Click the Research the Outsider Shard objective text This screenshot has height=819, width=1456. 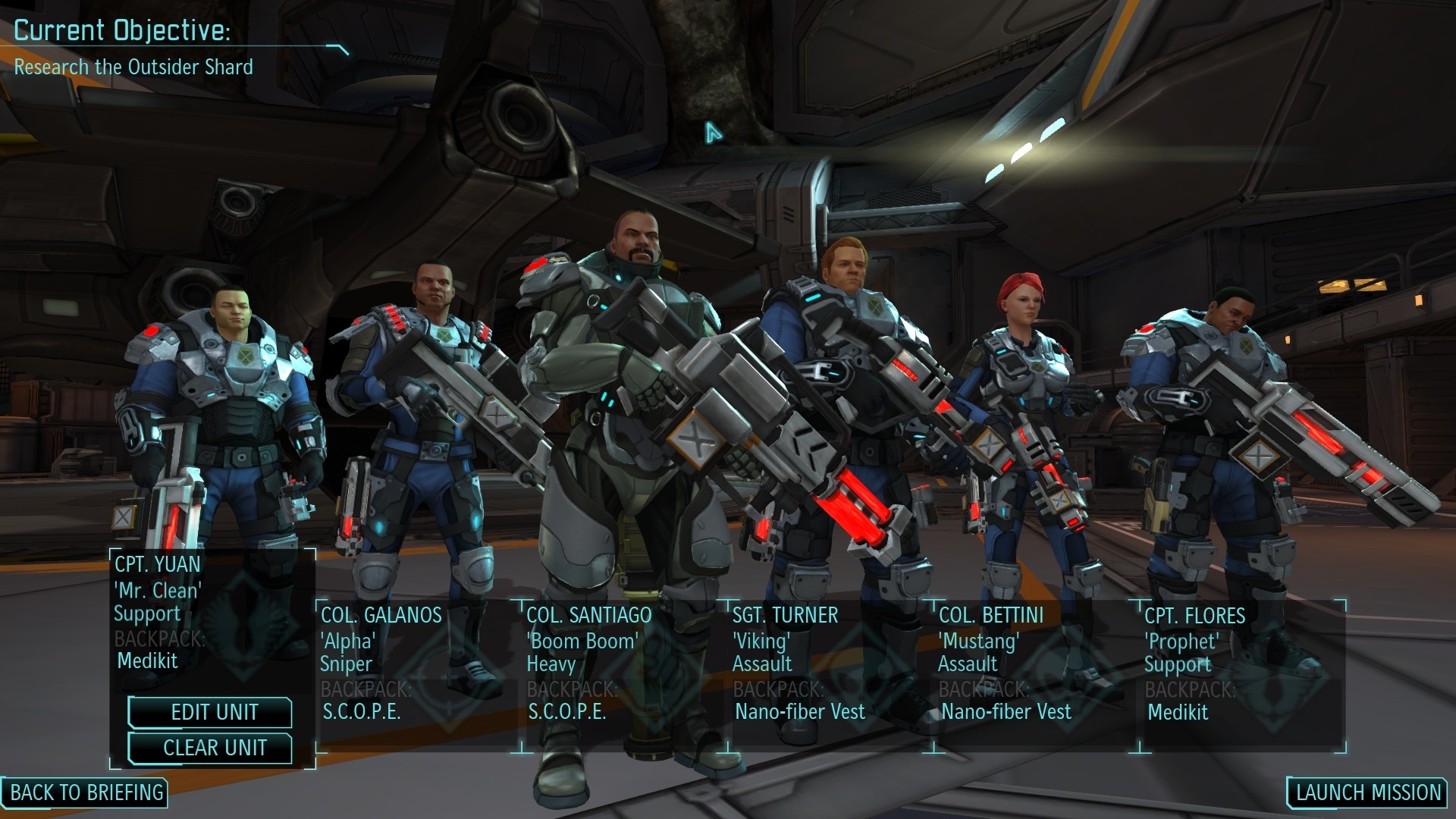[x=133, y=67]
